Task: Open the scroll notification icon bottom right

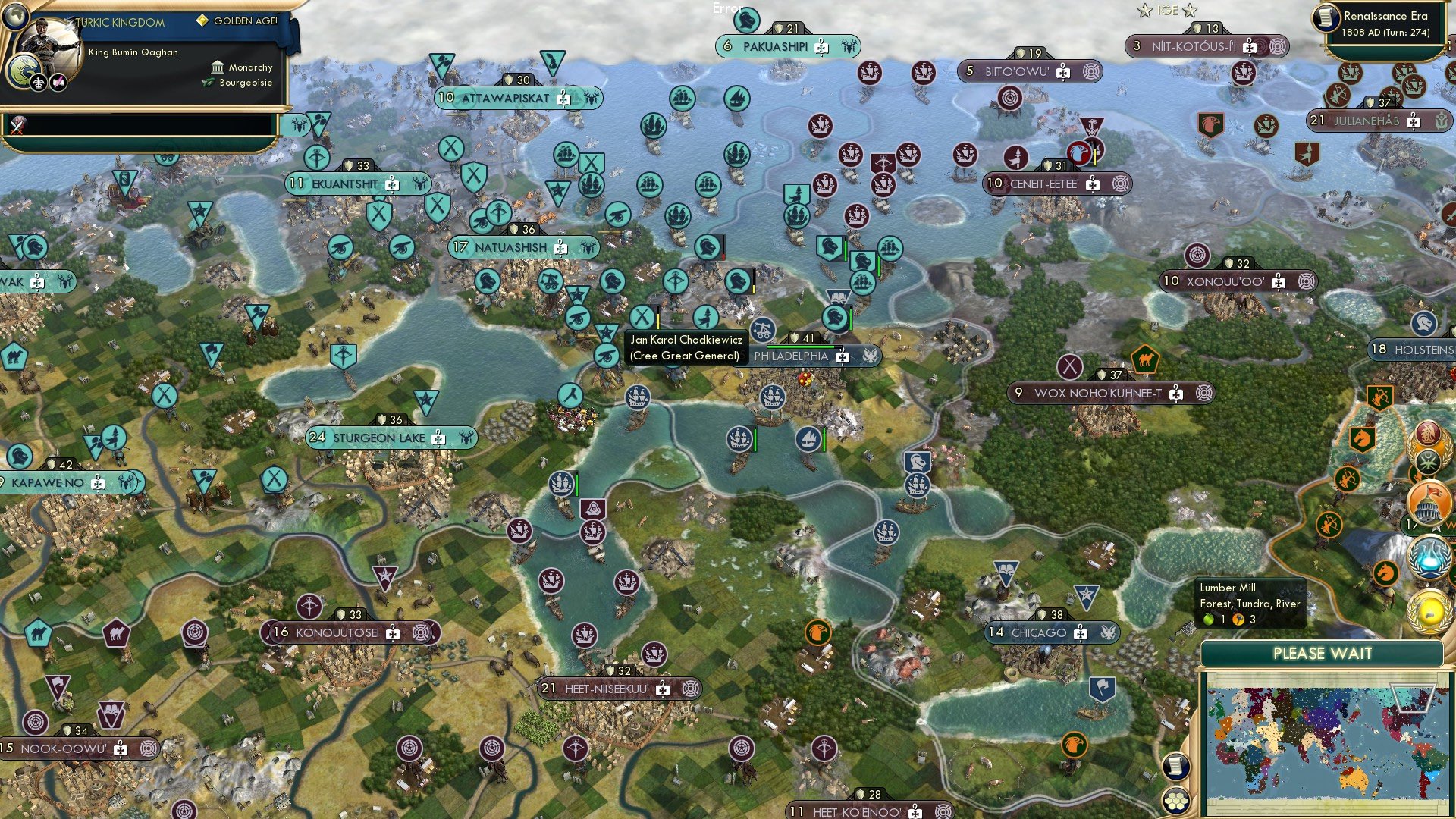Action: (x=1175, y=767)
